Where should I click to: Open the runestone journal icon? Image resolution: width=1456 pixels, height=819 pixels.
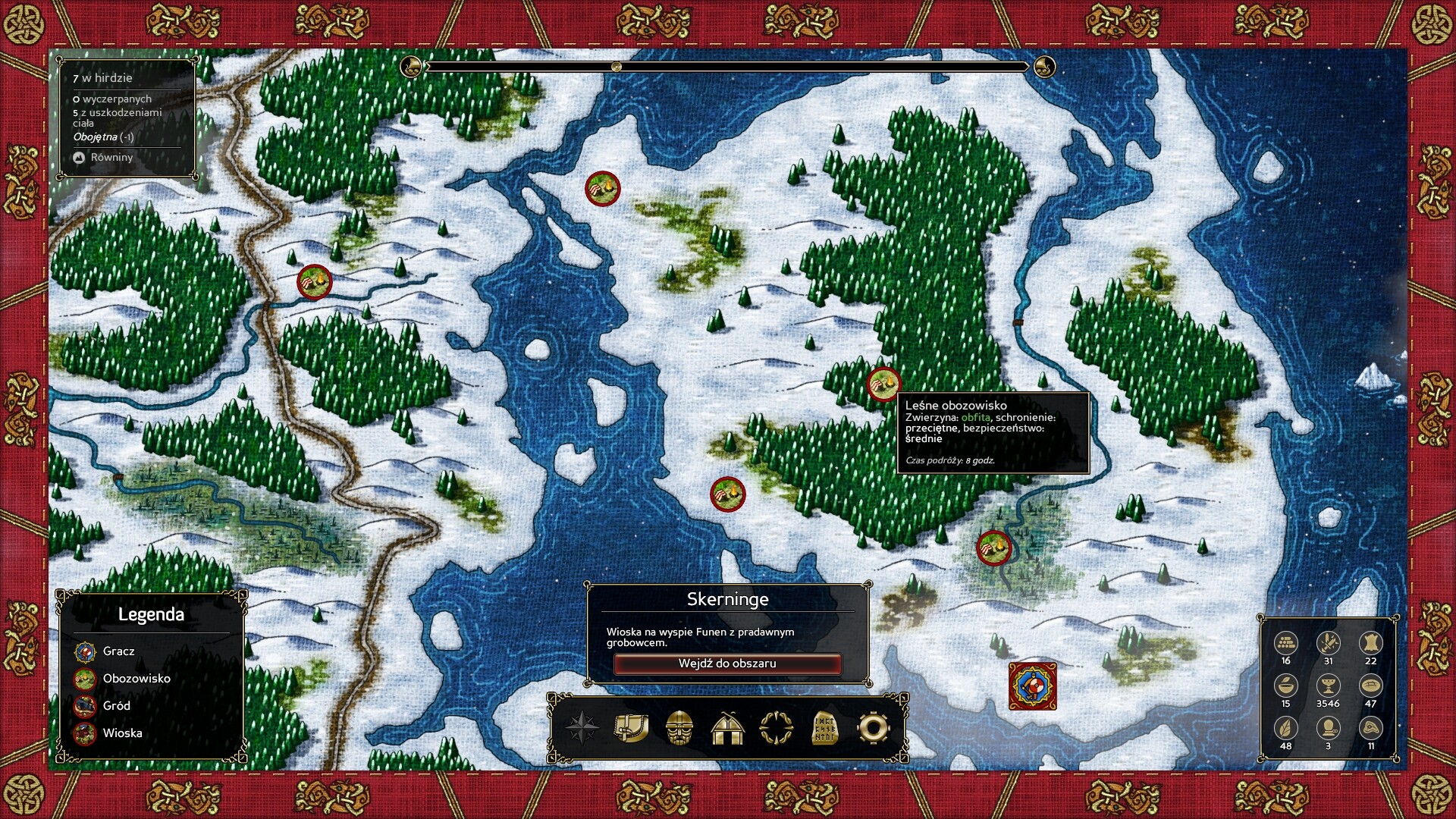click(824, 728)
